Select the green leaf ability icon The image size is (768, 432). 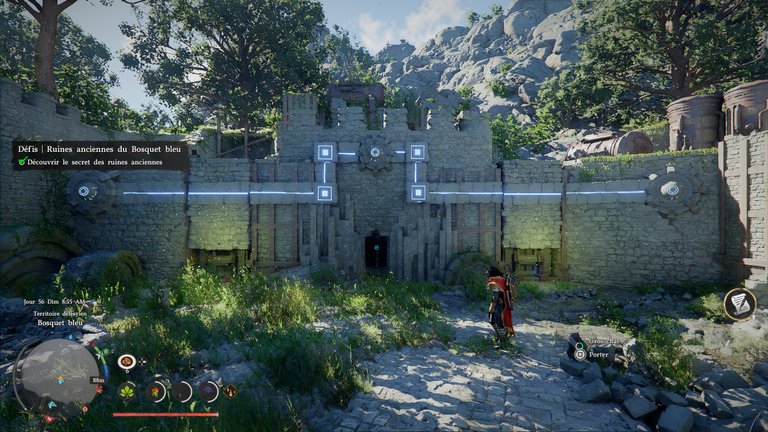[x=128, y=391]
